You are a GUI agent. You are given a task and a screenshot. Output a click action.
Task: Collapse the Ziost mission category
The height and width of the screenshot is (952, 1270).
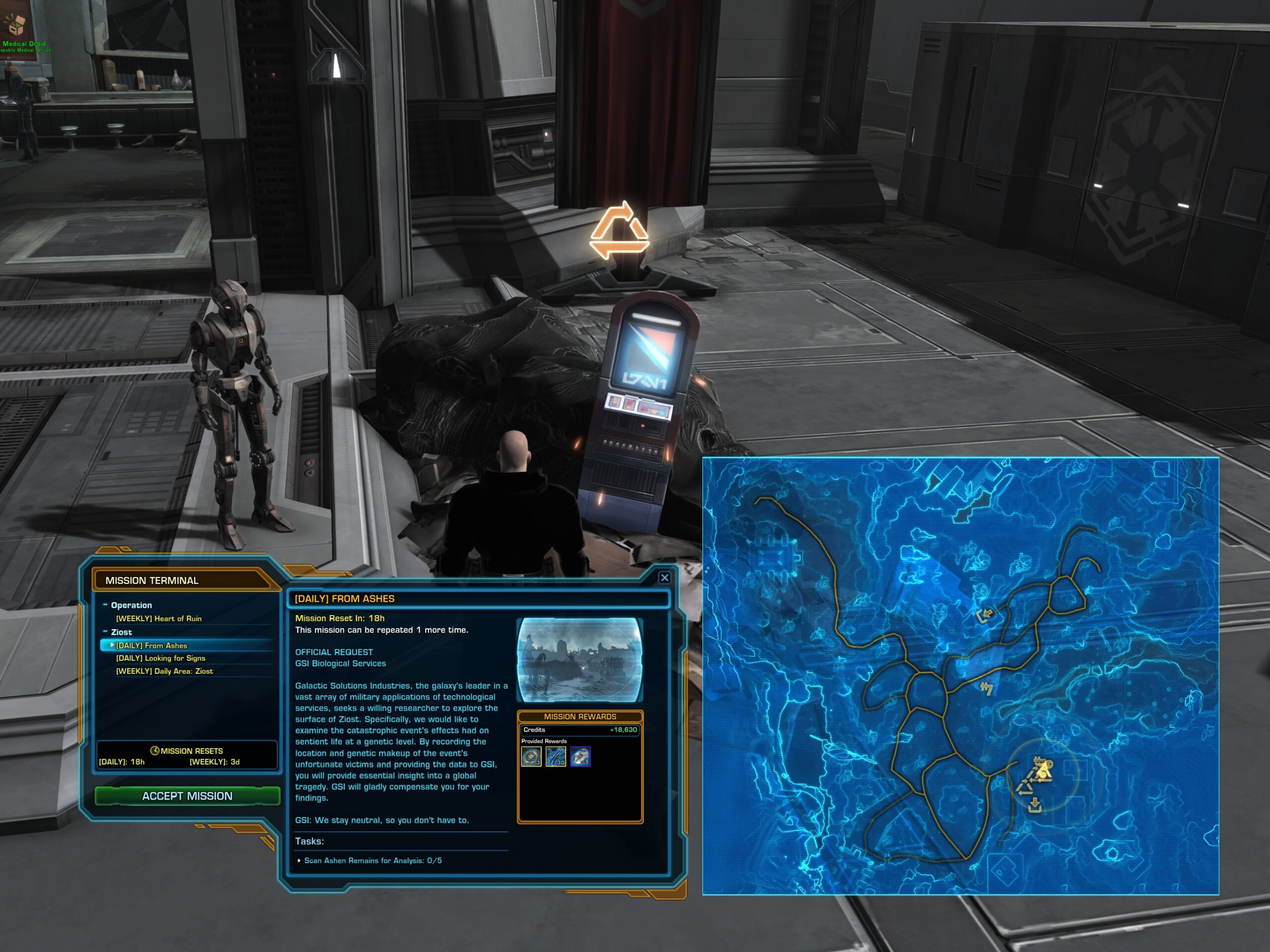click(105, 632)
